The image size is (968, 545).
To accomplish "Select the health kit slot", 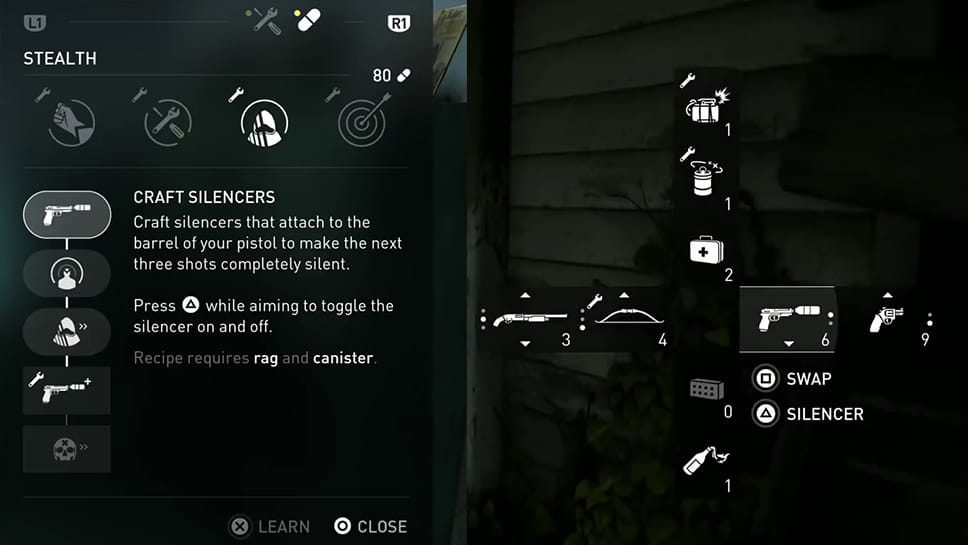I will (x=706, y=251).
